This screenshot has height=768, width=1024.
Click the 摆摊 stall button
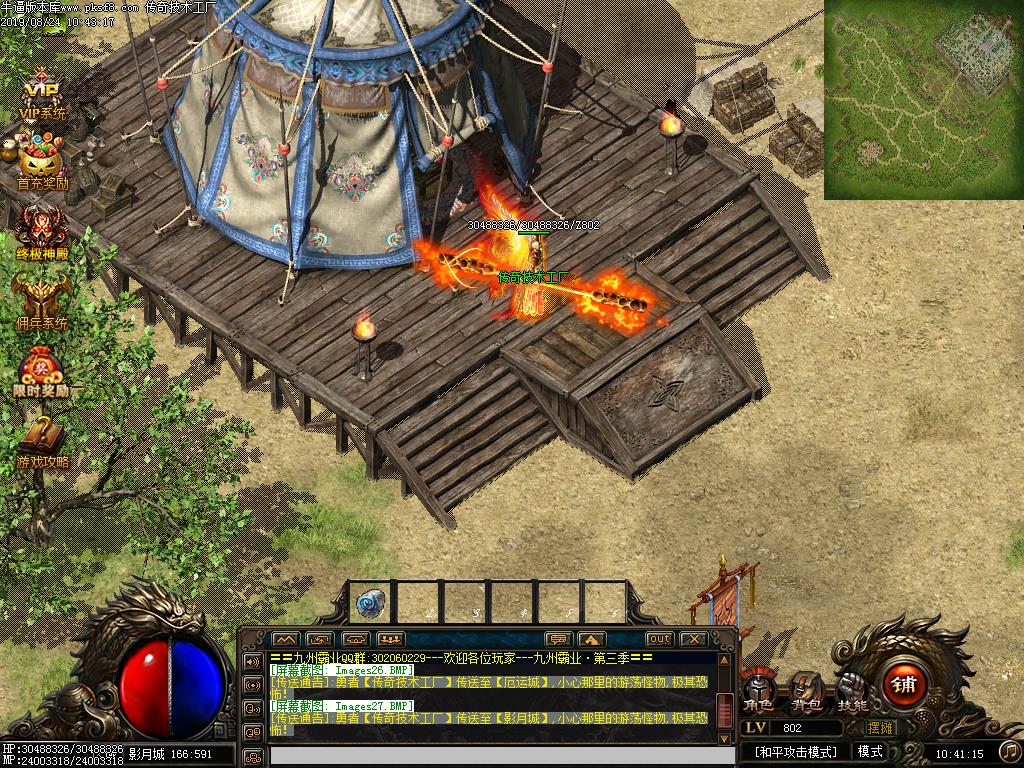point(880,728)
